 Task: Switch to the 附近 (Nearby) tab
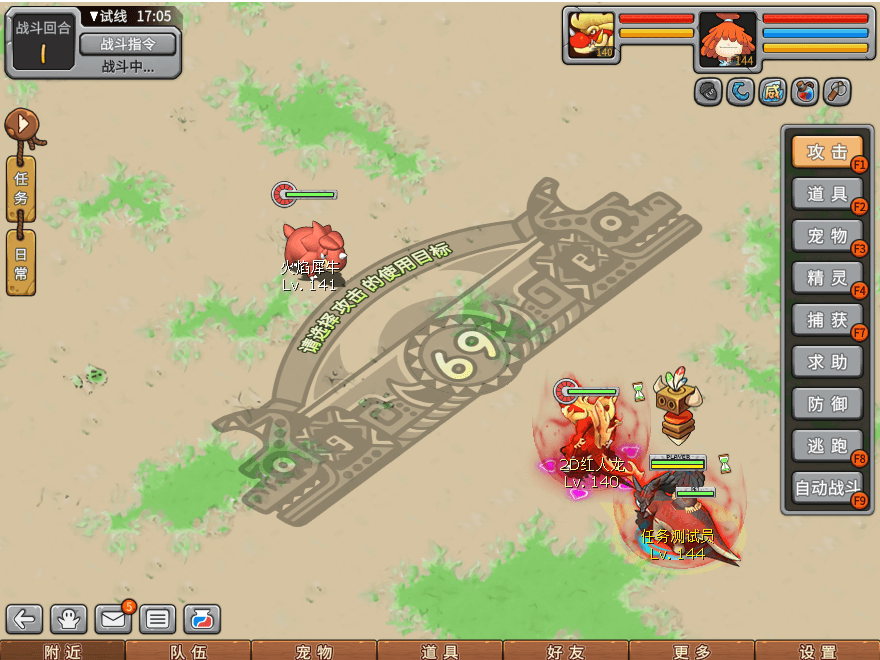pyautogui.click(x=62, y=652)
